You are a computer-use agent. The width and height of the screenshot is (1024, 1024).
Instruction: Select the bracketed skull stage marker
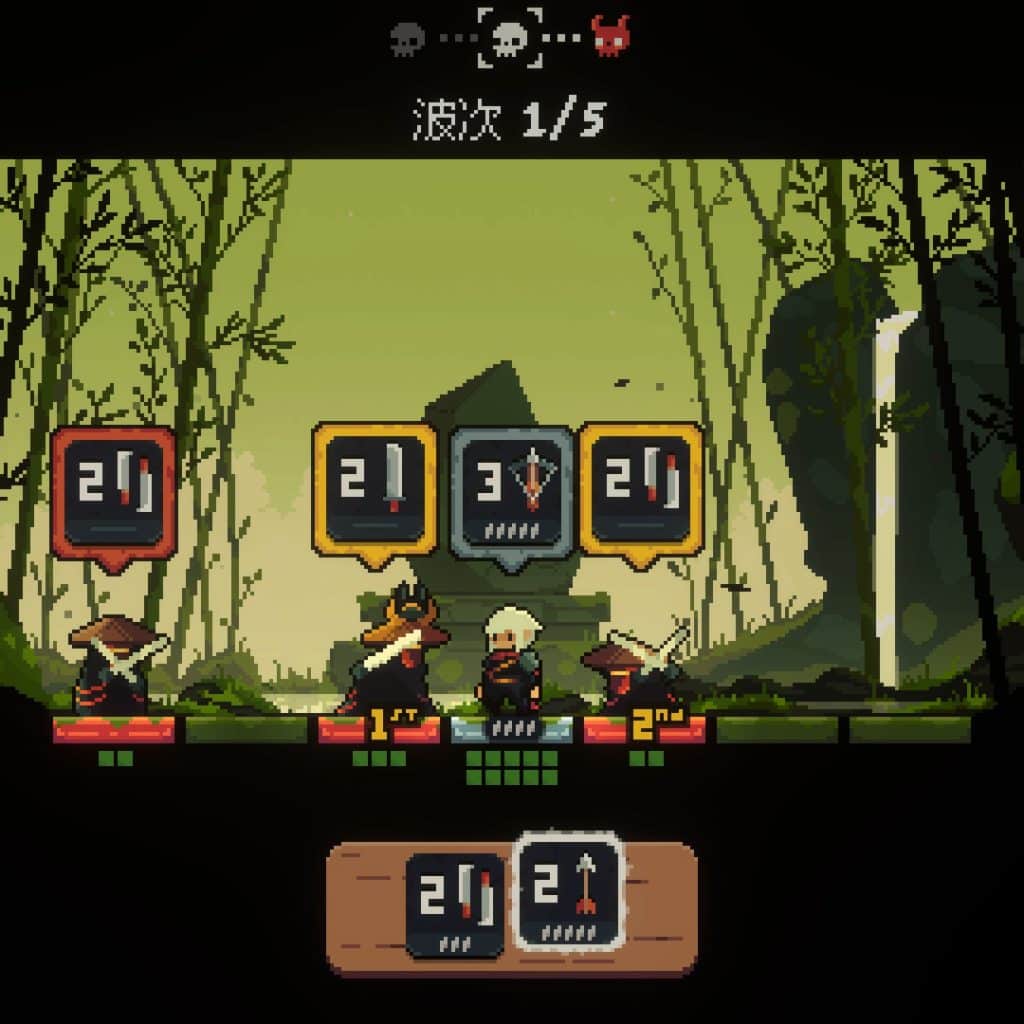click(x=510, y=38)
